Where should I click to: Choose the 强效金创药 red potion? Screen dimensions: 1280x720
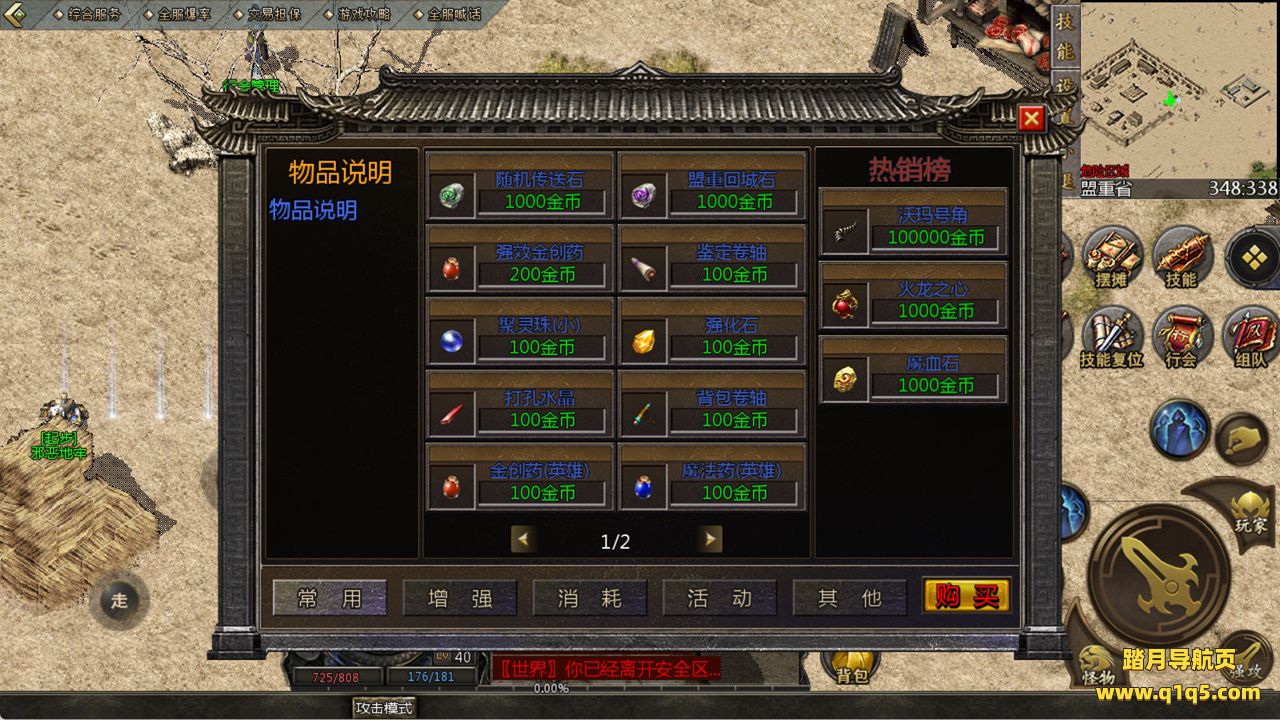520,260
